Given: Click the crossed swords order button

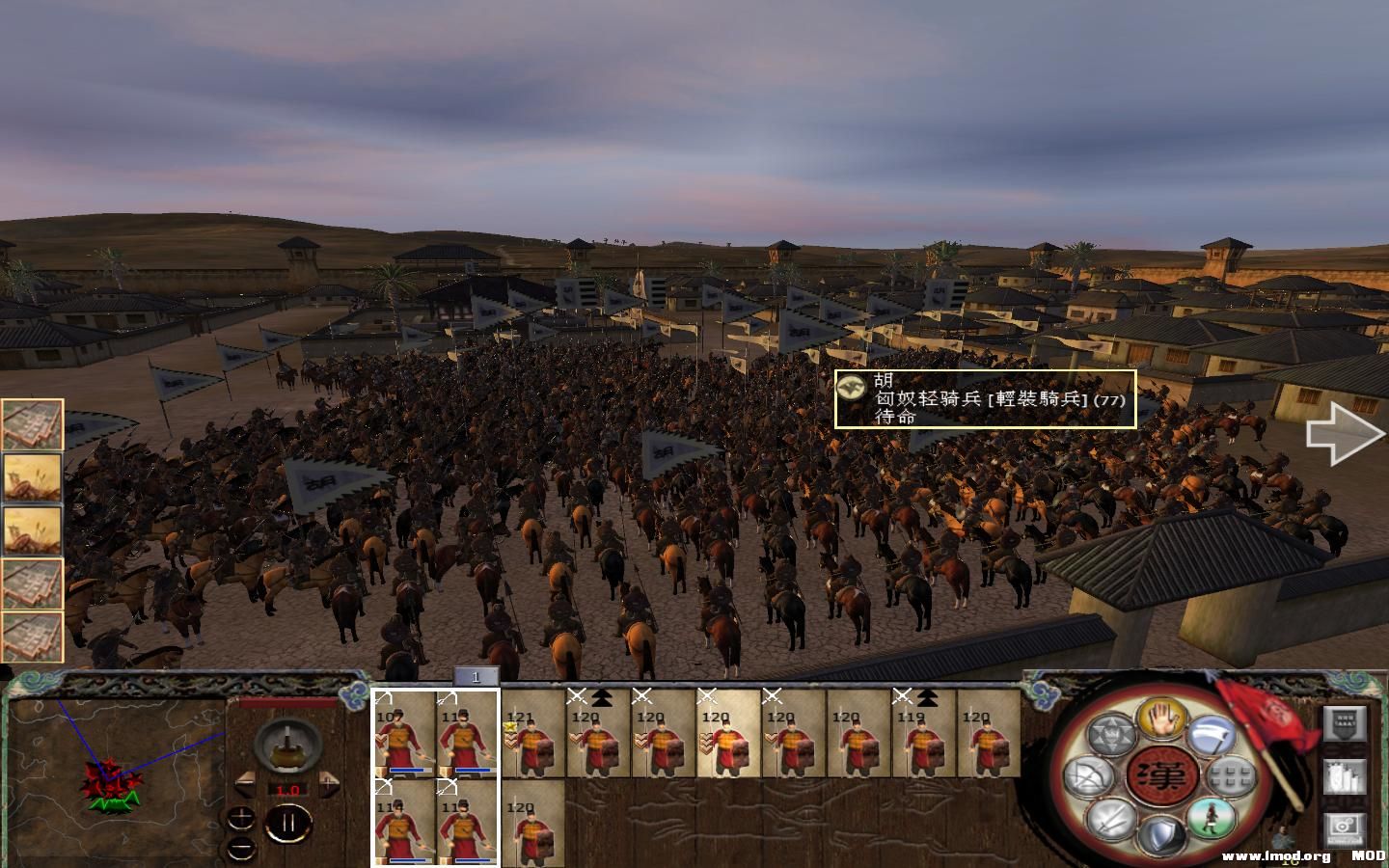Looking at the screenshot, I should click(1109, 819).
